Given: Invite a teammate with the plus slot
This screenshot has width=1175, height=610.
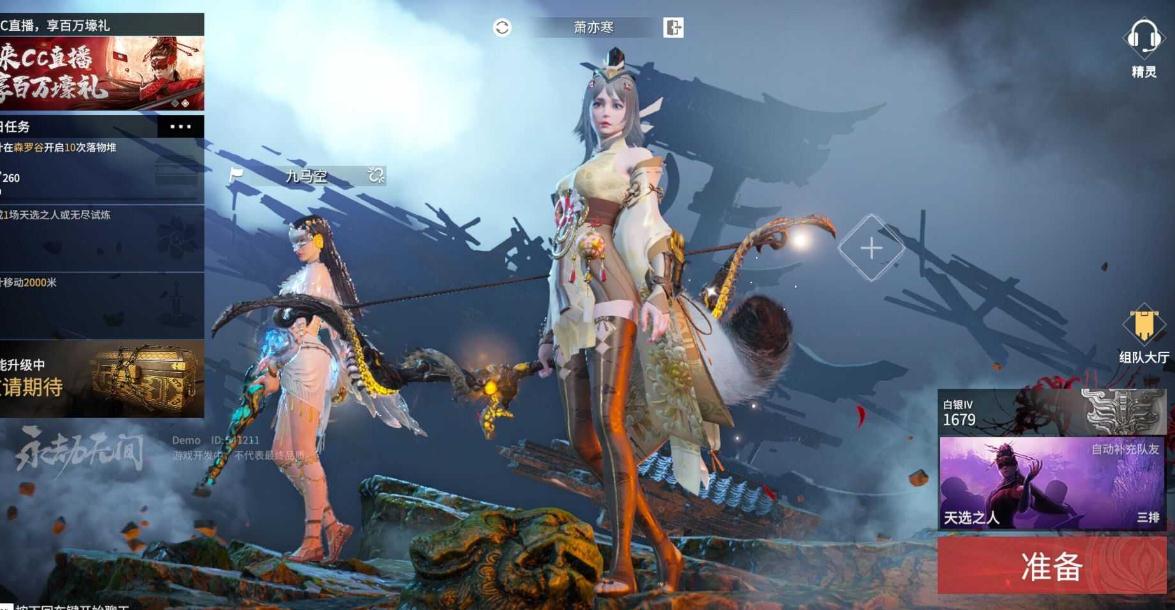Looking at the screenshot, I should (x=871, y=248).
